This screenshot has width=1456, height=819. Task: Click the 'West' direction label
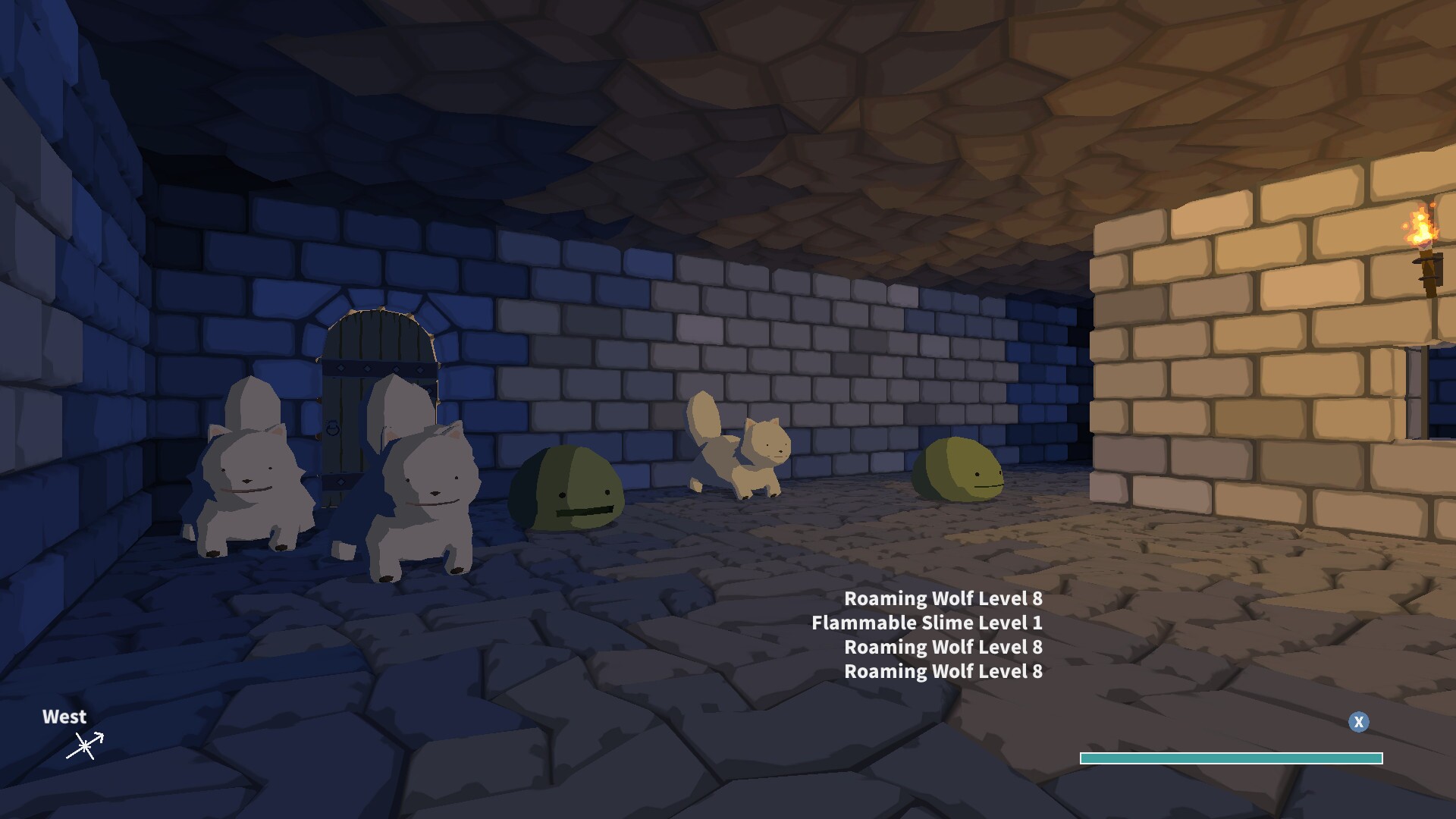pos(64,717)
